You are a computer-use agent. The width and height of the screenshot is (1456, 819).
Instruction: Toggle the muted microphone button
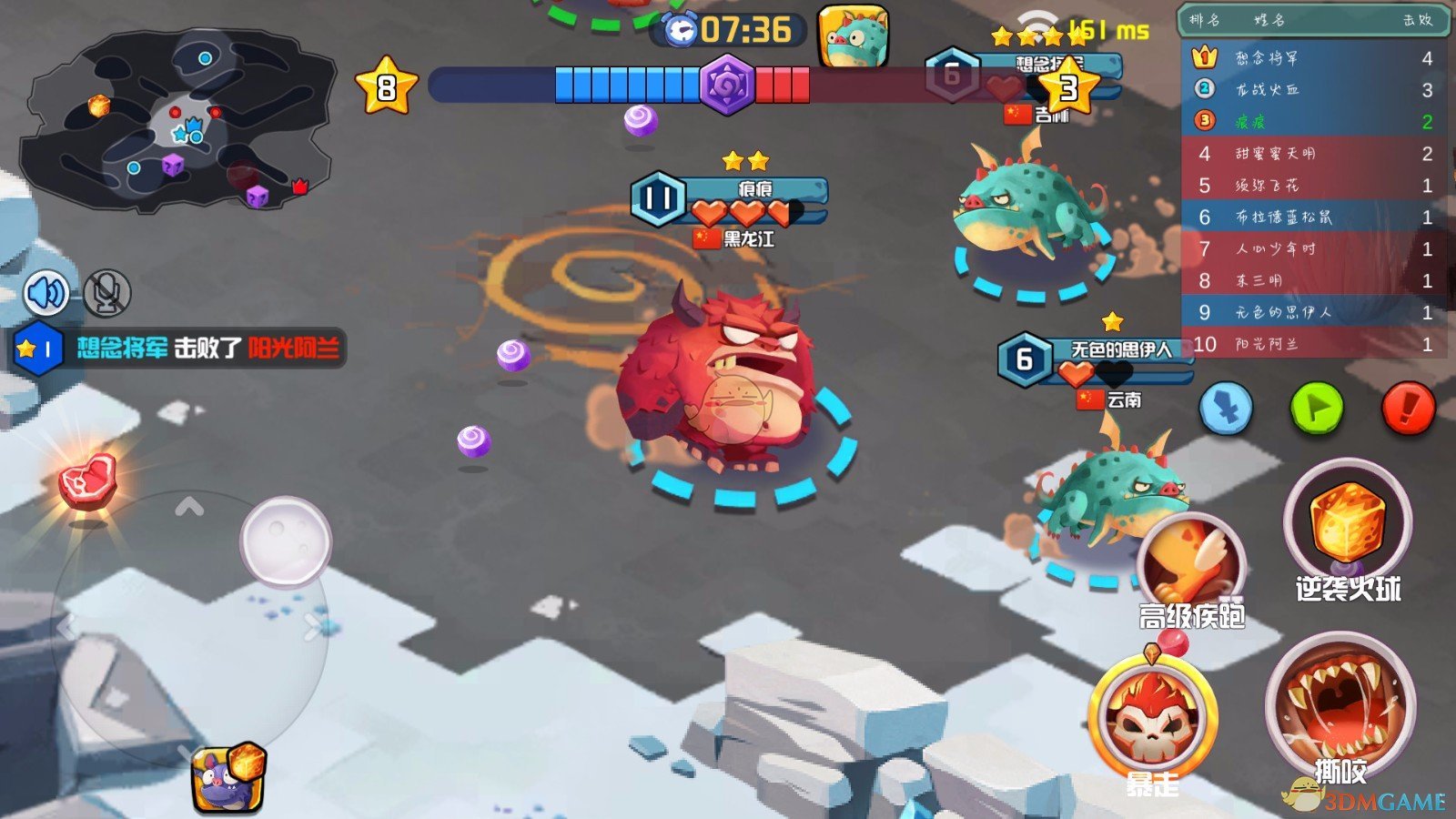coord(106,293)
